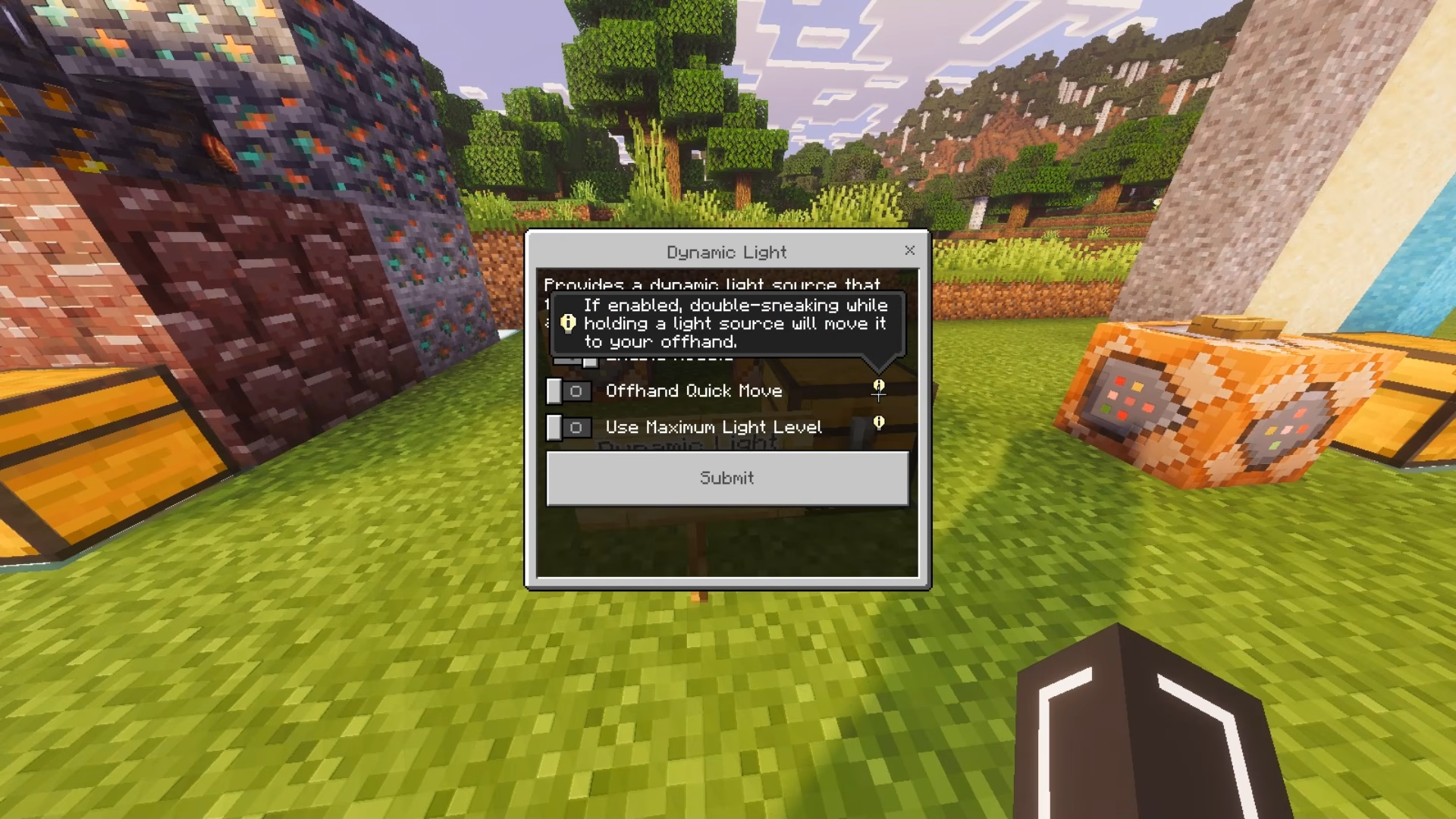Click the Use Maximum Light Level label
1456x819 pixels.
713,427
